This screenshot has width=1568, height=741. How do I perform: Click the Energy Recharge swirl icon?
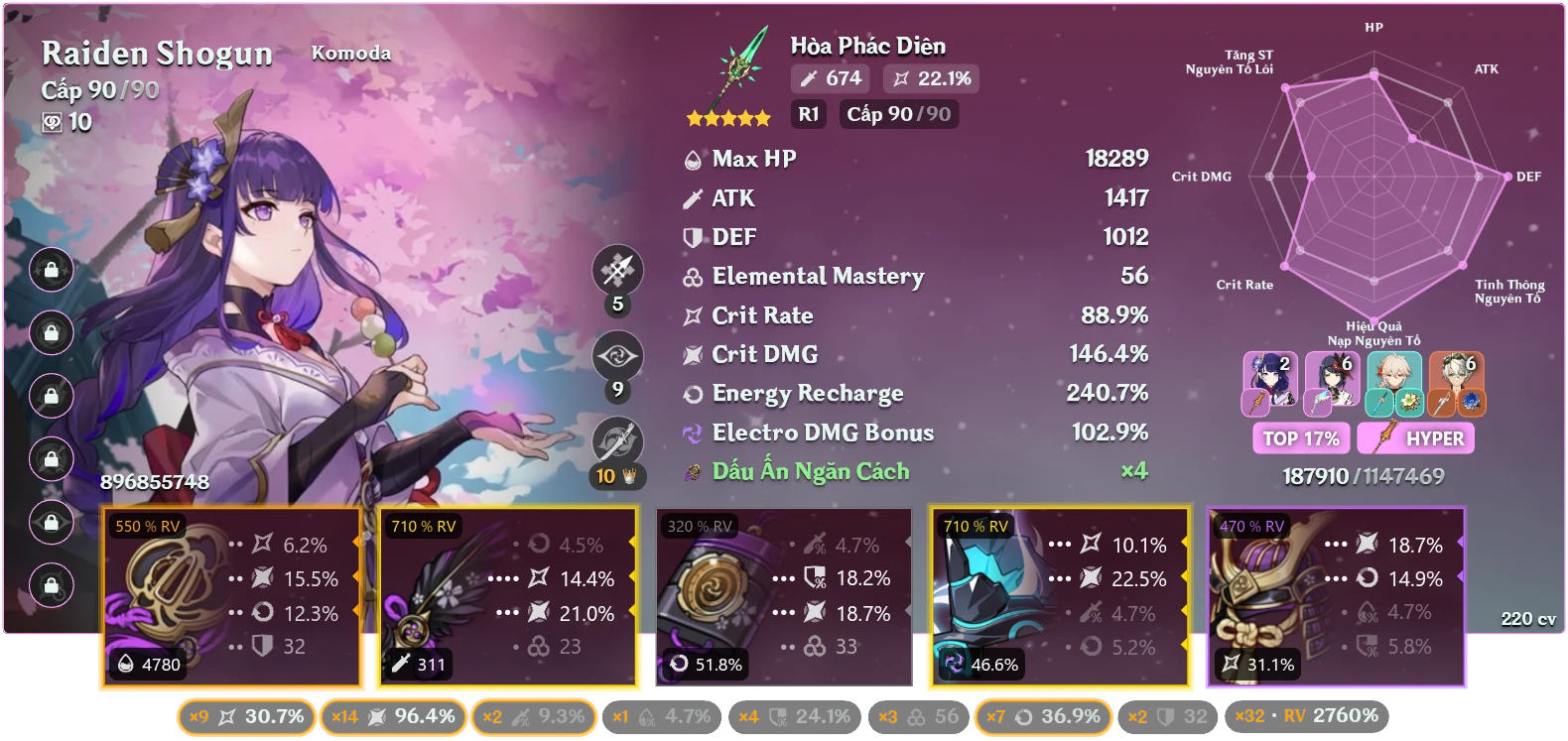(x=693, y=393)
